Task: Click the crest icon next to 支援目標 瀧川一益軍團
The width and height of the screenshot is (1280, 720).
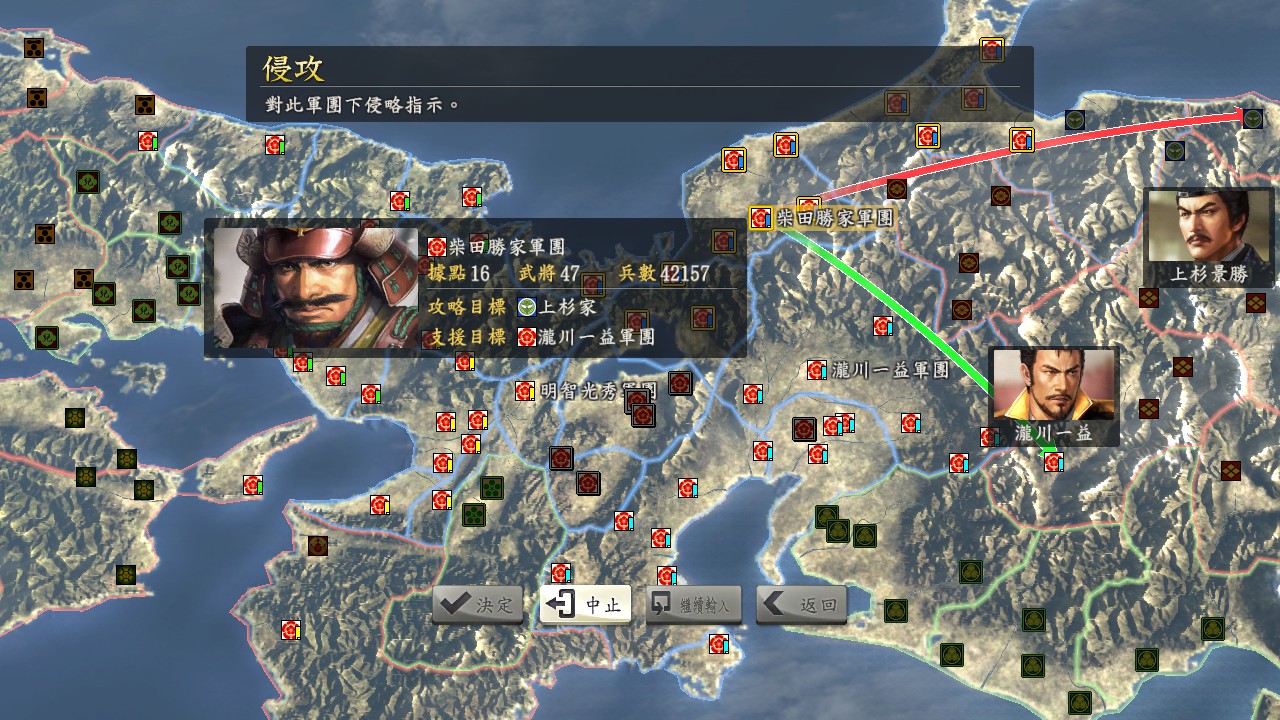Action: 525,337
